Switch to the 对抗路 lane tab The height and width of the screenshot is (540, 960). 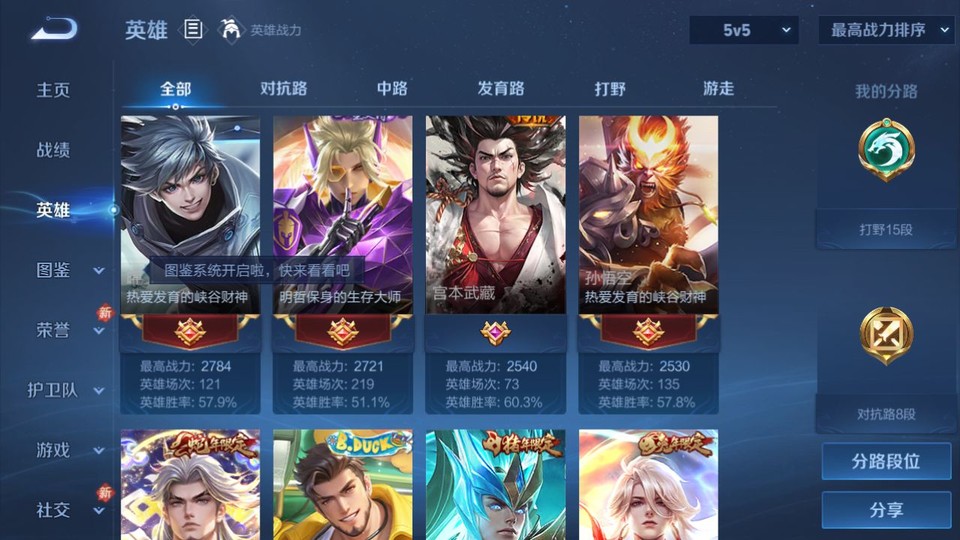[x=284, y=88]
